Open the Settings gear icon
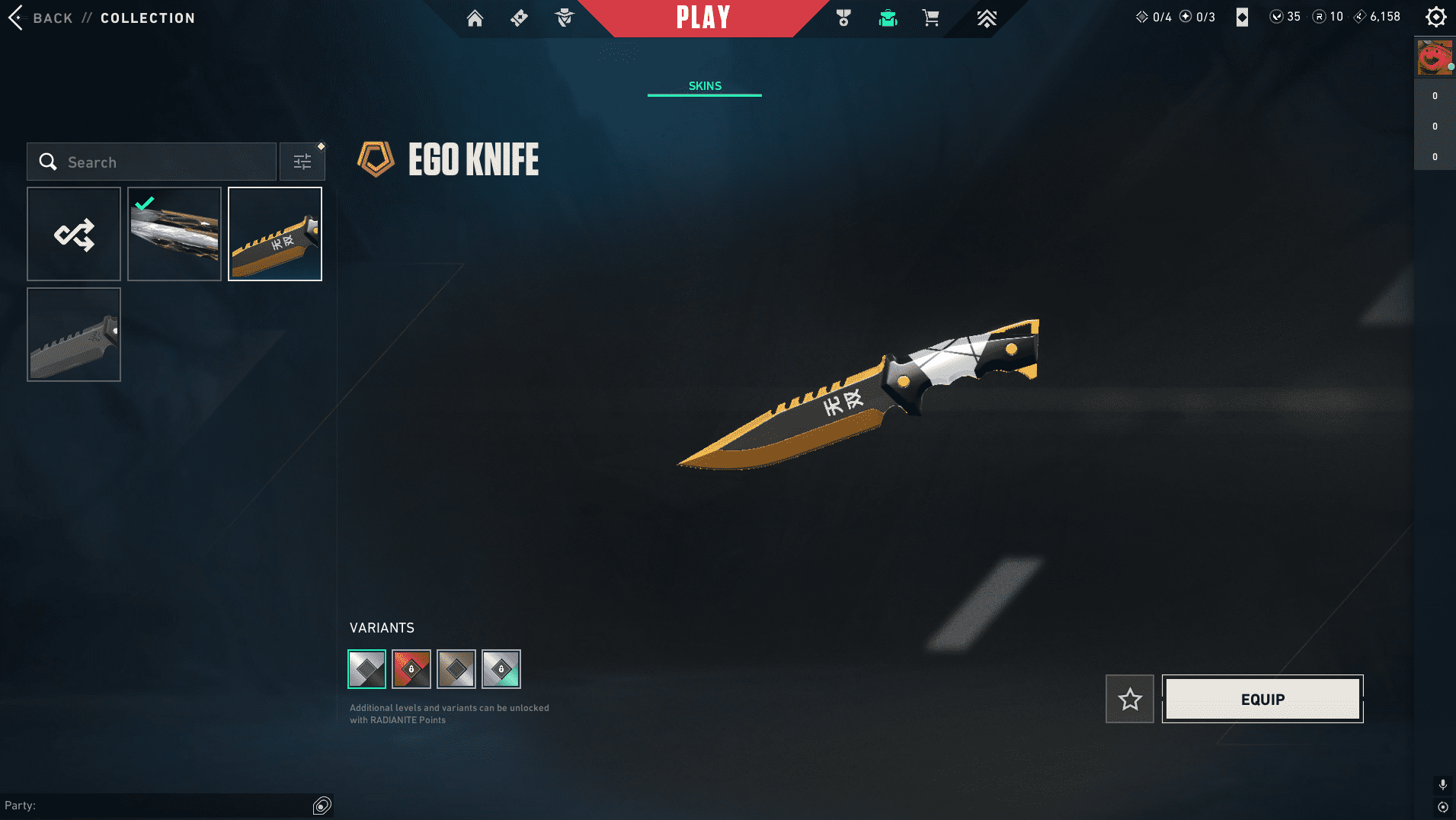 [1435, 16]
